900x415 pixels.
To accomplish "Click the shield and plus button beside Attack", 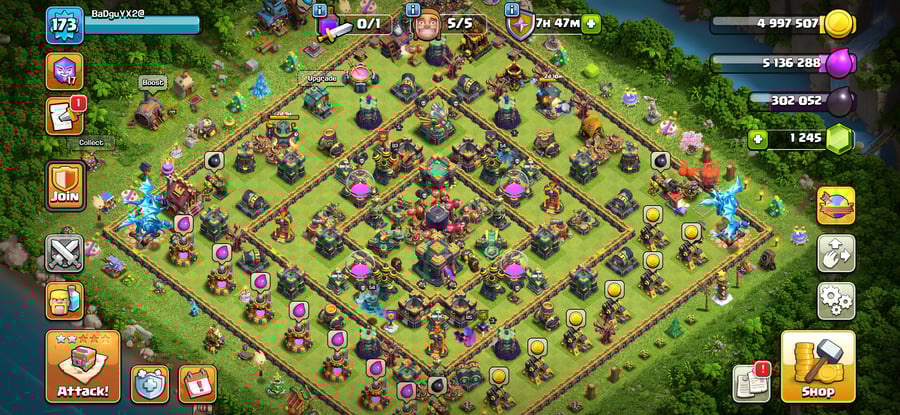I will 149,383.
